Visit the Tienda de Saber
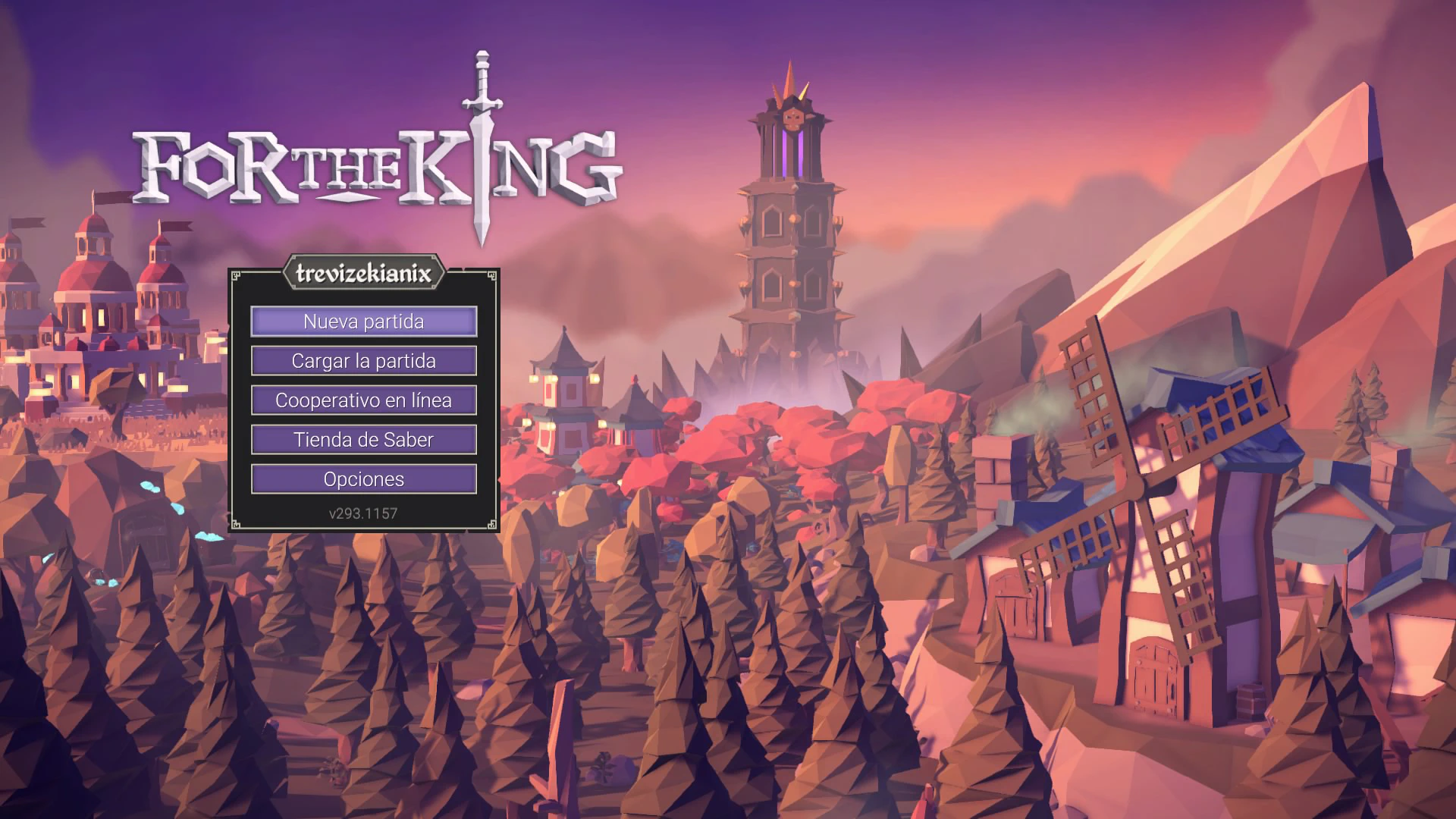 (363, 440)
